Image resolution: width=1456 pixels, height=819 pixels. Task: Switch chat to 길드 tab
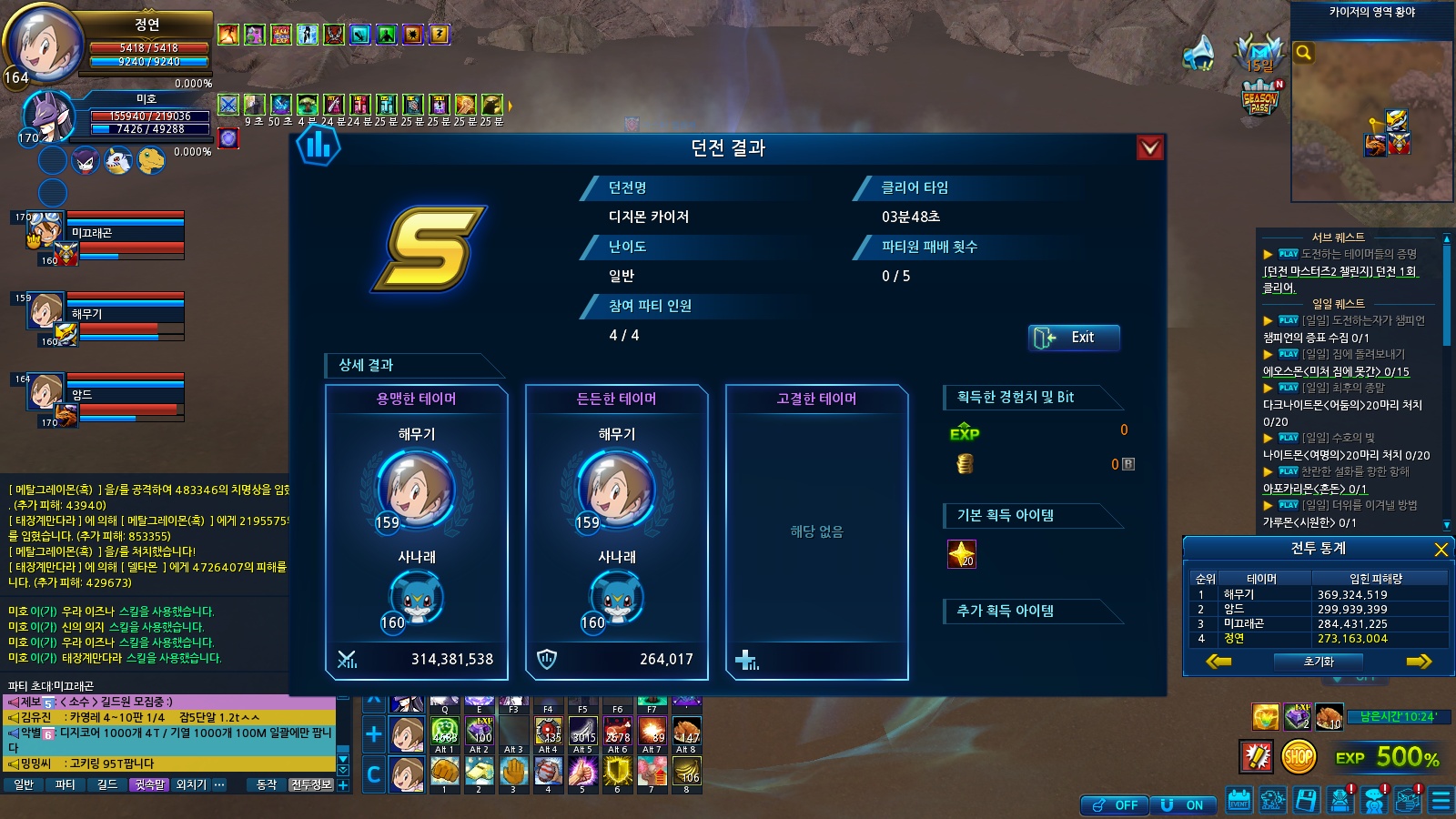click(x=107, y=784)
